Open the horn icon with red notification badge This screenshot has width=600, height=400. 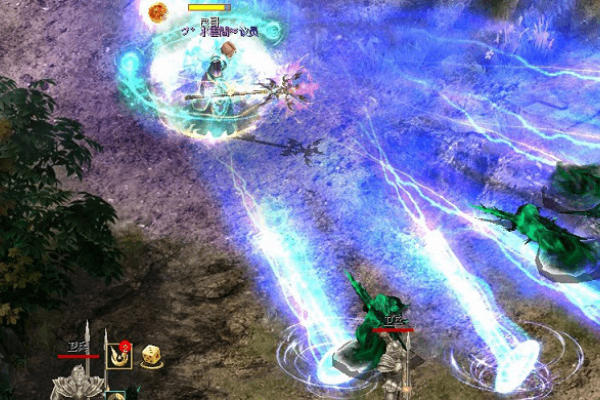119,355
